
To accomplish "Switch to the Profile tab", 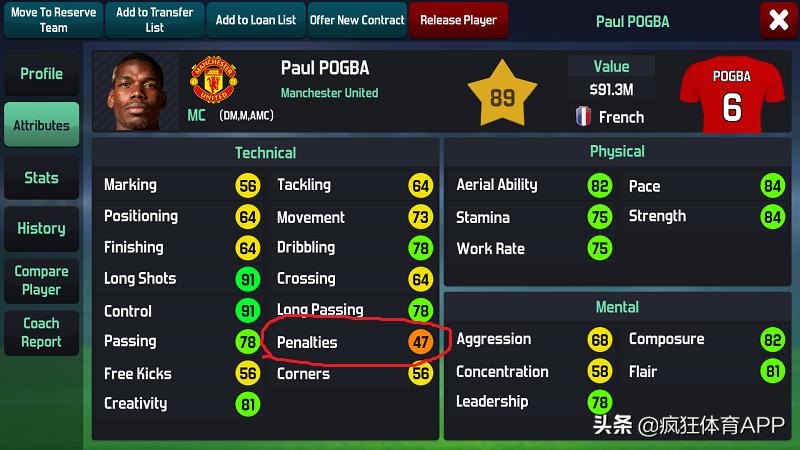I will [x=41, y=74].
